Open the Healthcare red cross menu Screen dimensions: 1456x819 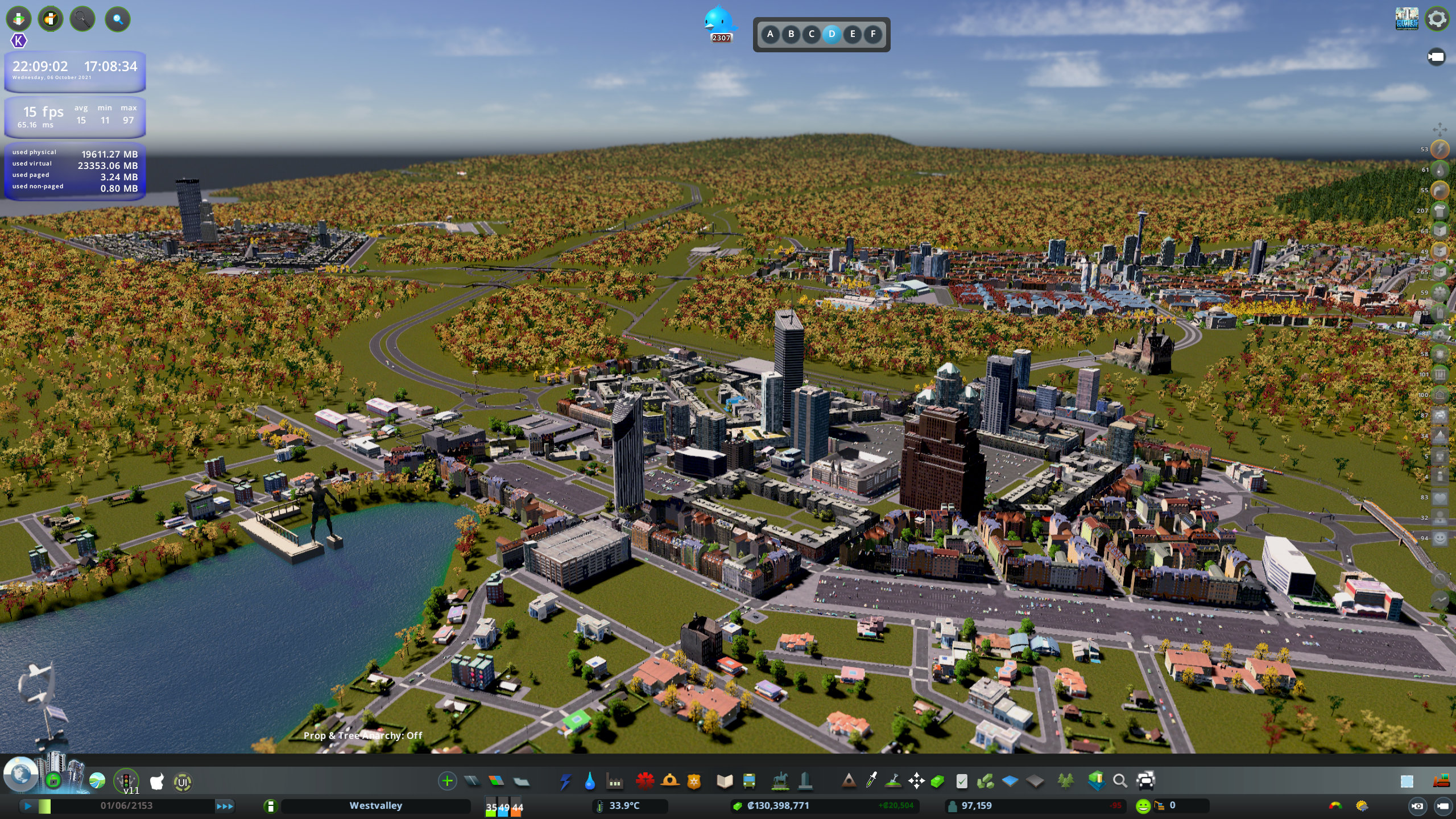(x=644, y=781)
